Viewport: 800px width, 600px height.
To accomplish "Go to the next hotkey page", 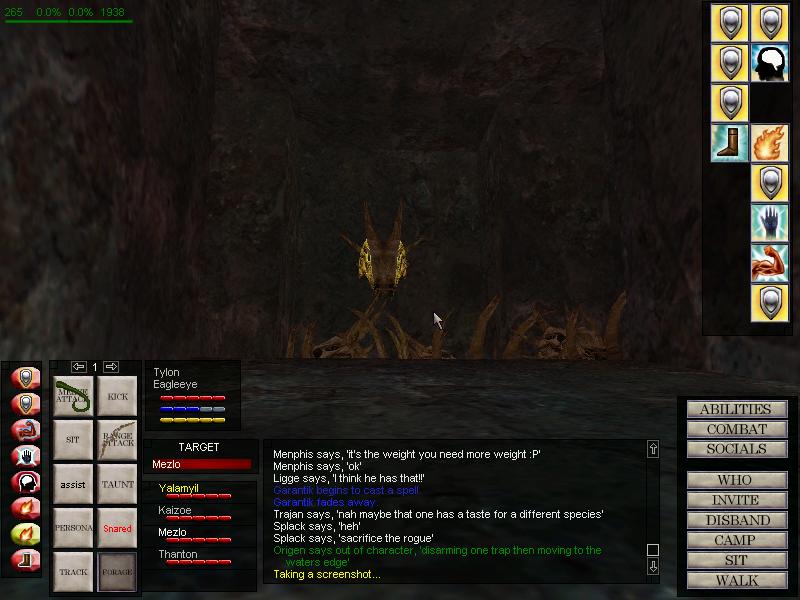I will (112, 367).
